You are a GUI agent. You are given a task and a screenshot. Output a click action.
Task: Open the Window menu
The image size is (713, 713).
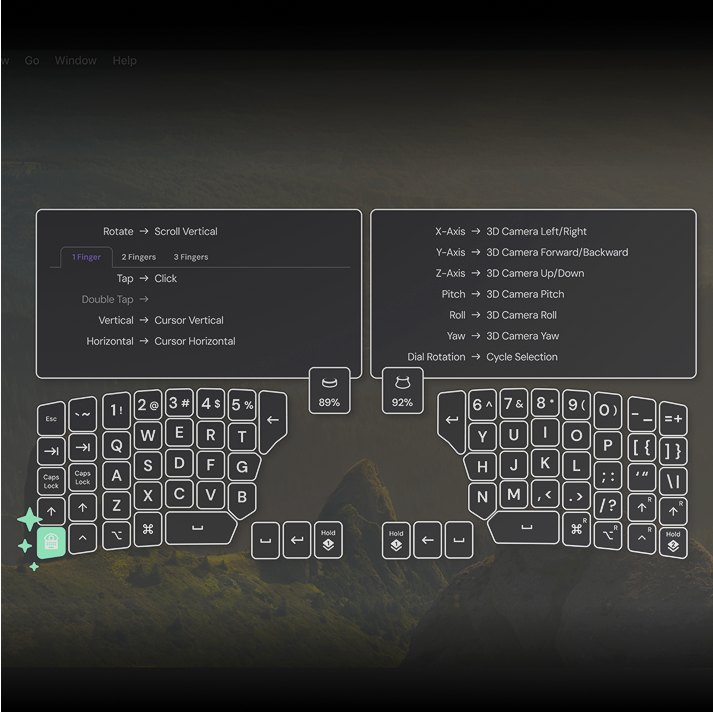pyautogui.click(x=76, y=60)
